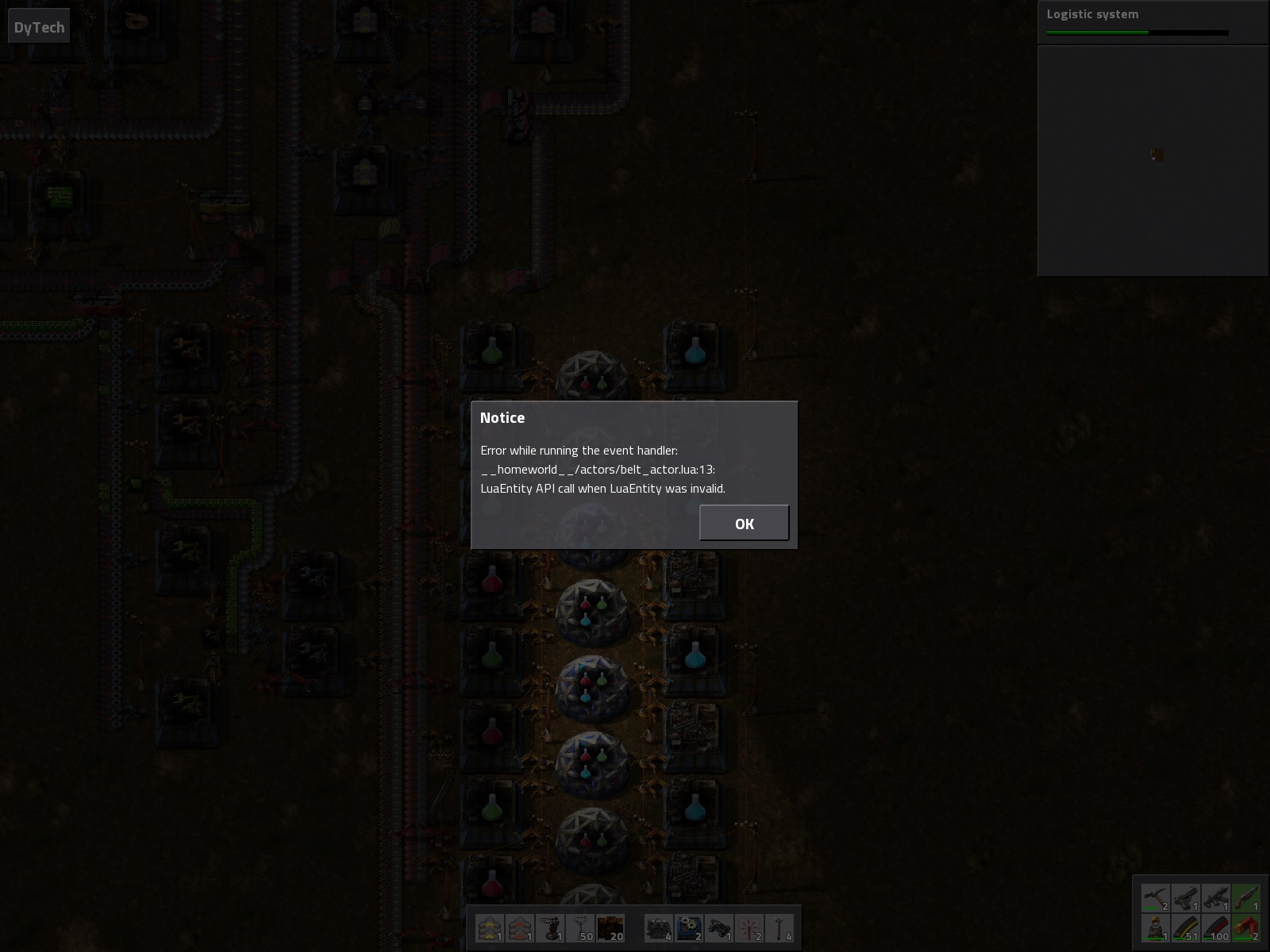1270x952 pixels.
Task: Select the highlighted shotgun weapon slot
Action: [1246, 898]
